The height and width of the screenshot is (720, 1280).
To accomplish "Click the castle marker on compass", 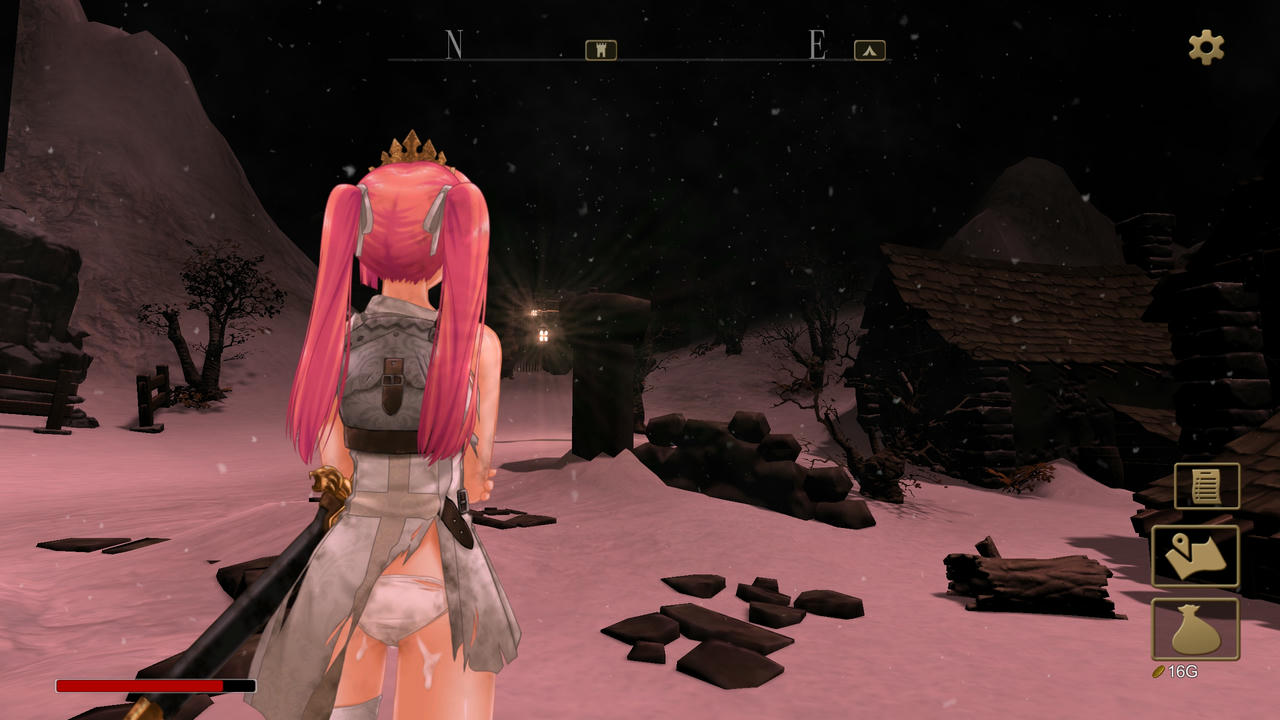I will point(601,50).
